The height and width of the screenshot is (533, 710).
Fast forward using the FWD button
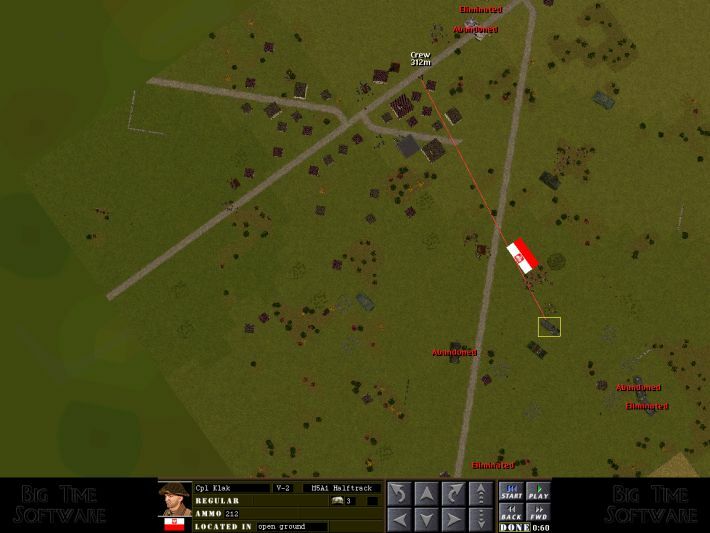(x=539, y=513)
